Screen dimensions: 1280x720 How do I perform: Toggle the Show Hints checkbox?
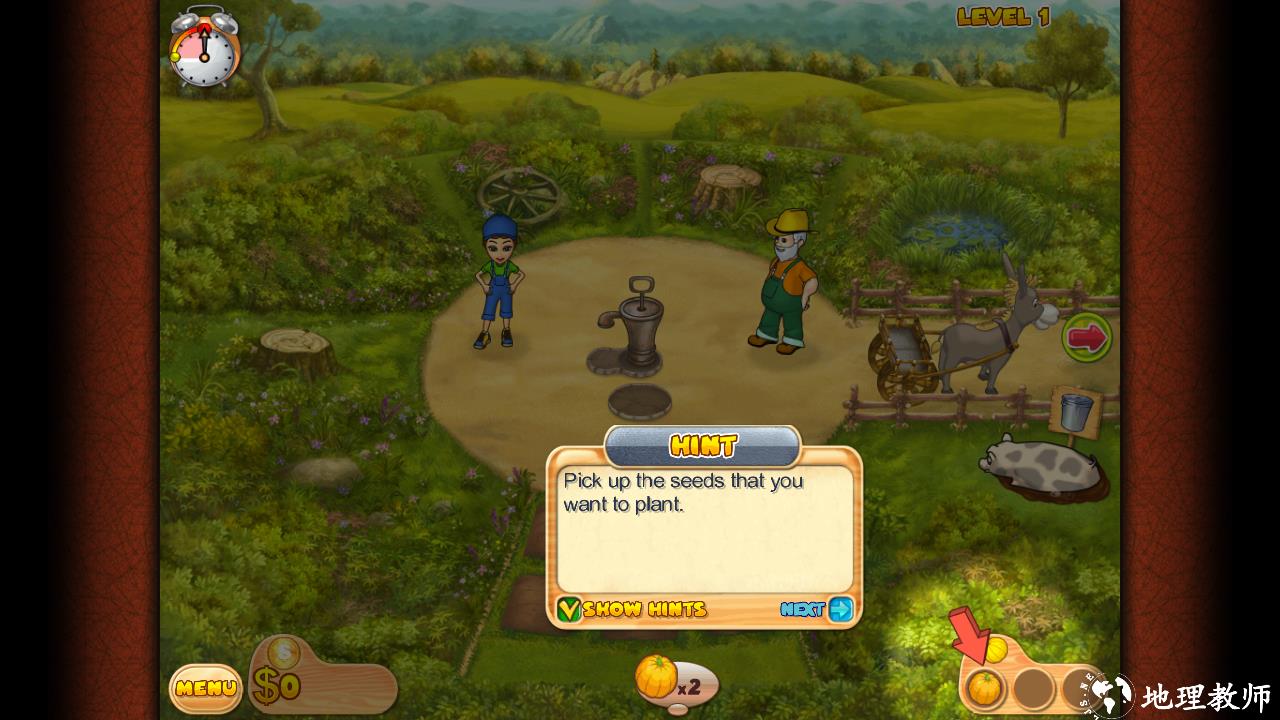[x=569, y=609]
